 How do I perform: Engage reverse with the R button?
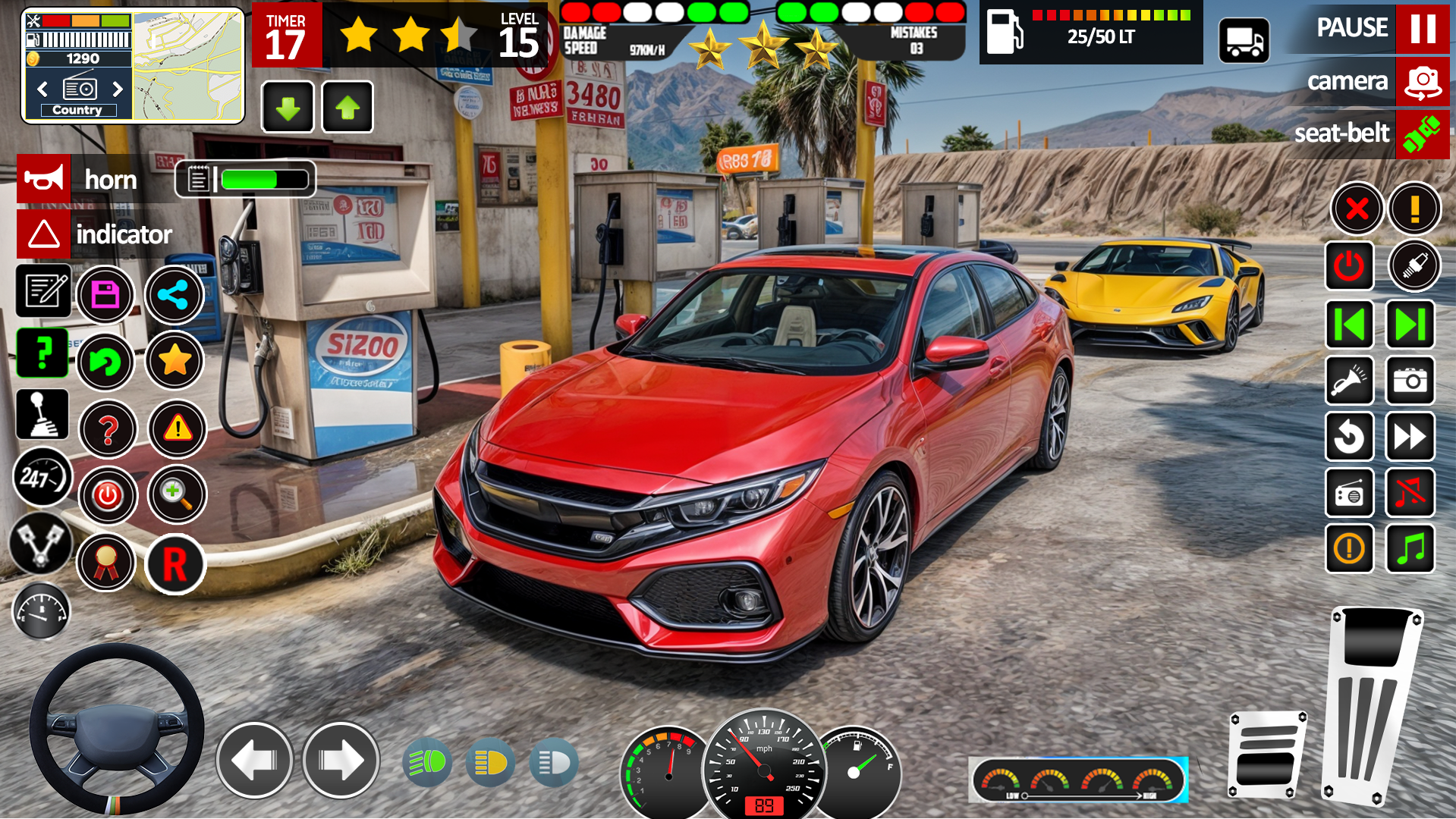[x=176, y=565]
